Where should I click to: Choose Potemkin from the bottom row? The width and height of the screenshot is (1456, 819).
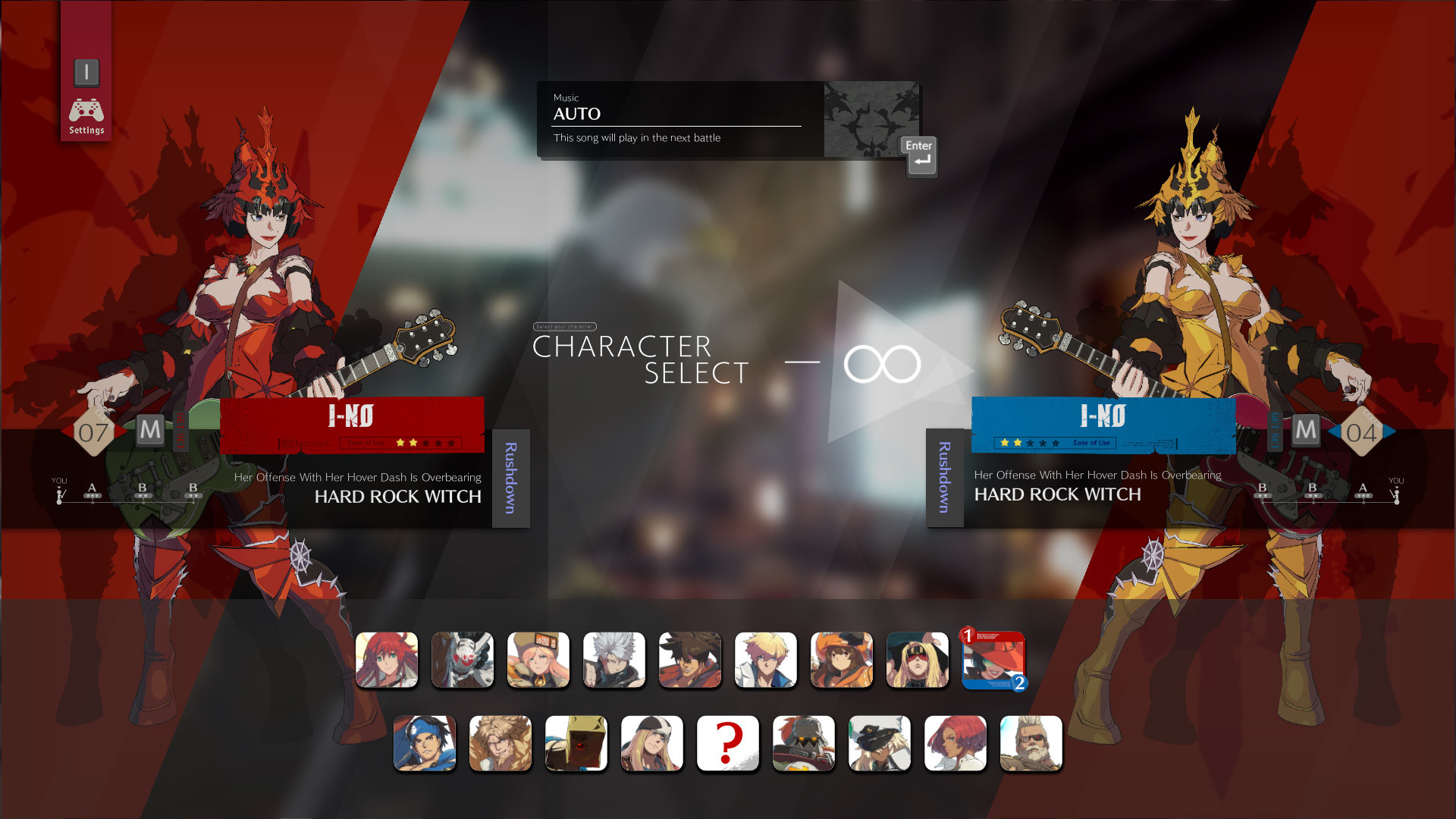pyautogui.click(x=804, y=743)
